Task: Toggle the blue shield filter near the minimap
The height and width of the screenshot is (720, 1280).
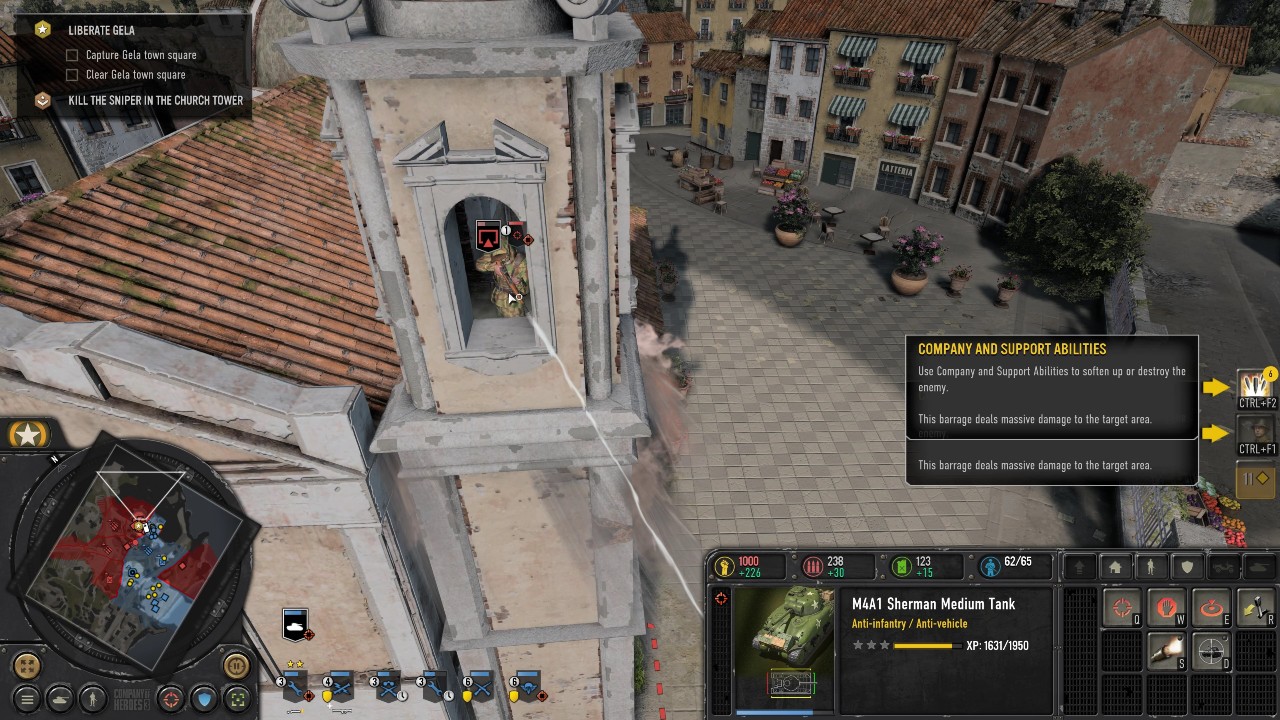Action: (203, 700)
